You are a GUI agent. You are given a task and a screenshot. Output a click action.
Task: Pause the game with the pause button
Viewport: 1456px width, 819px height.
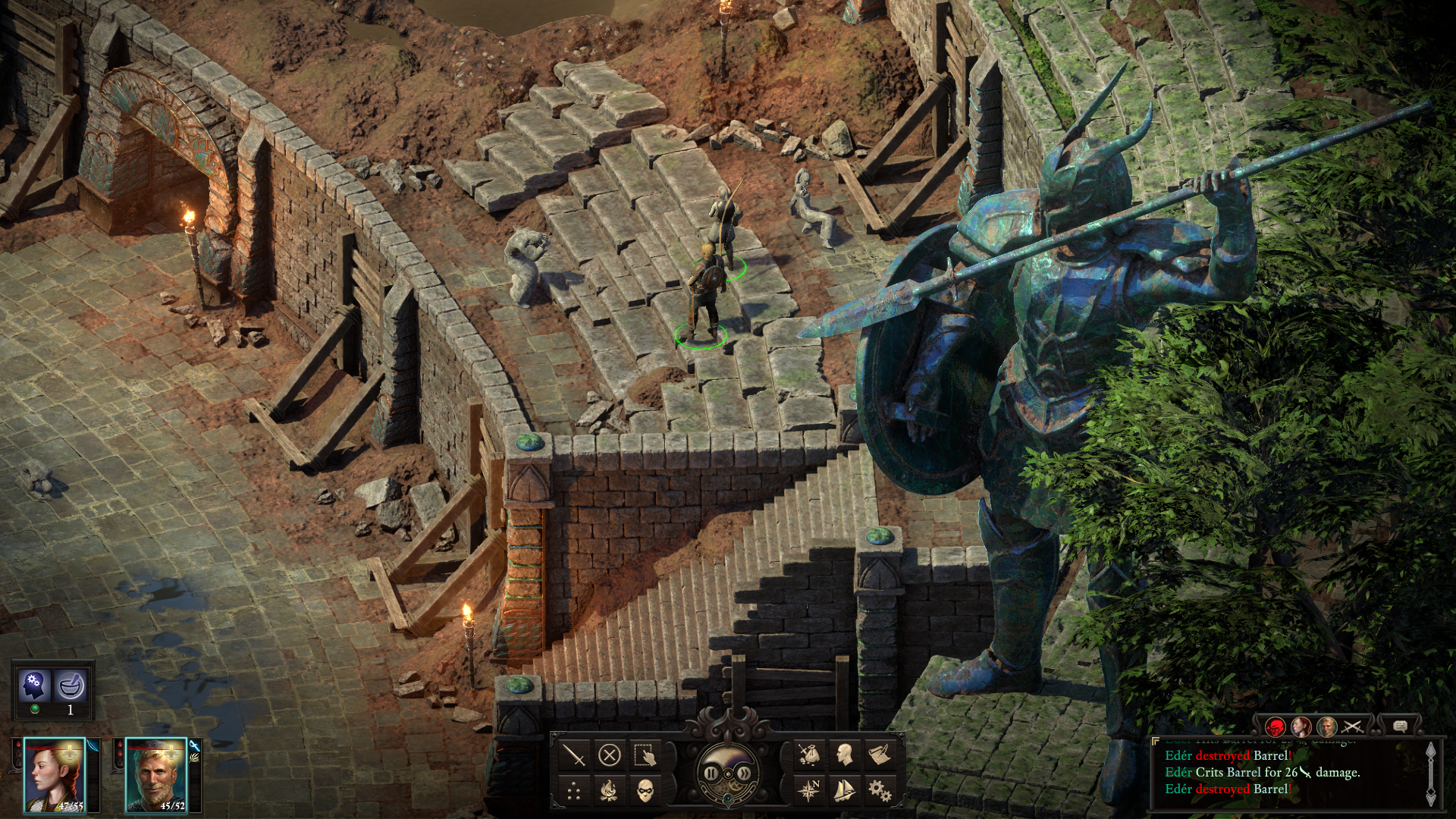coord(711,773)
